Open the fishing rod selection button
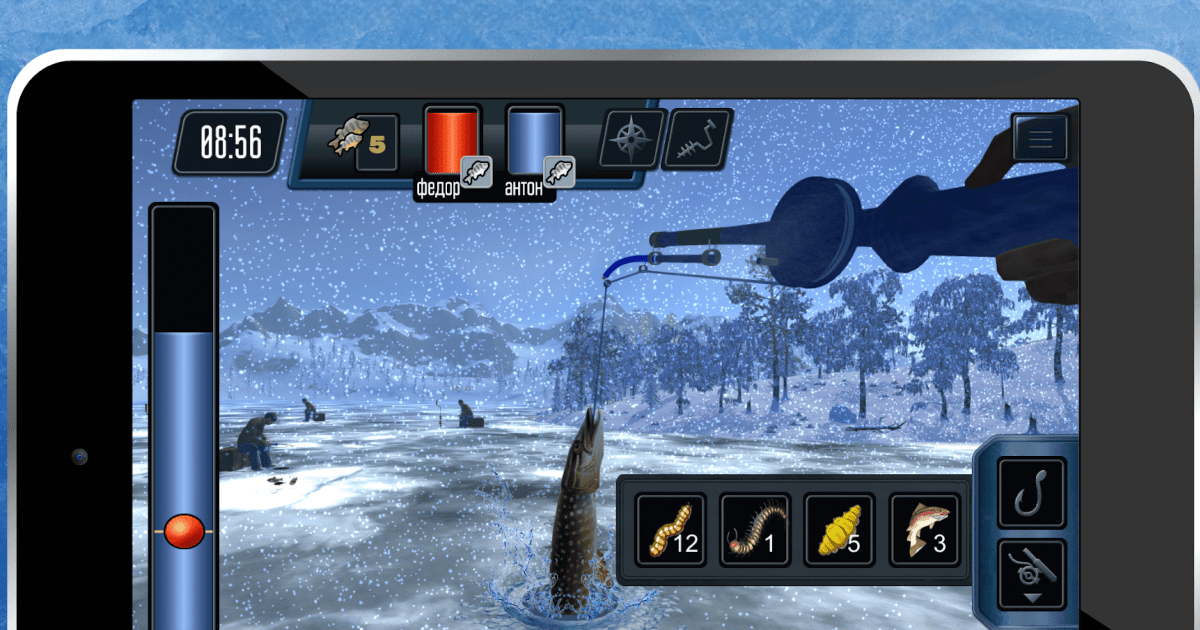This screenshot has width=1200, height=630. tap(1031, 576)
